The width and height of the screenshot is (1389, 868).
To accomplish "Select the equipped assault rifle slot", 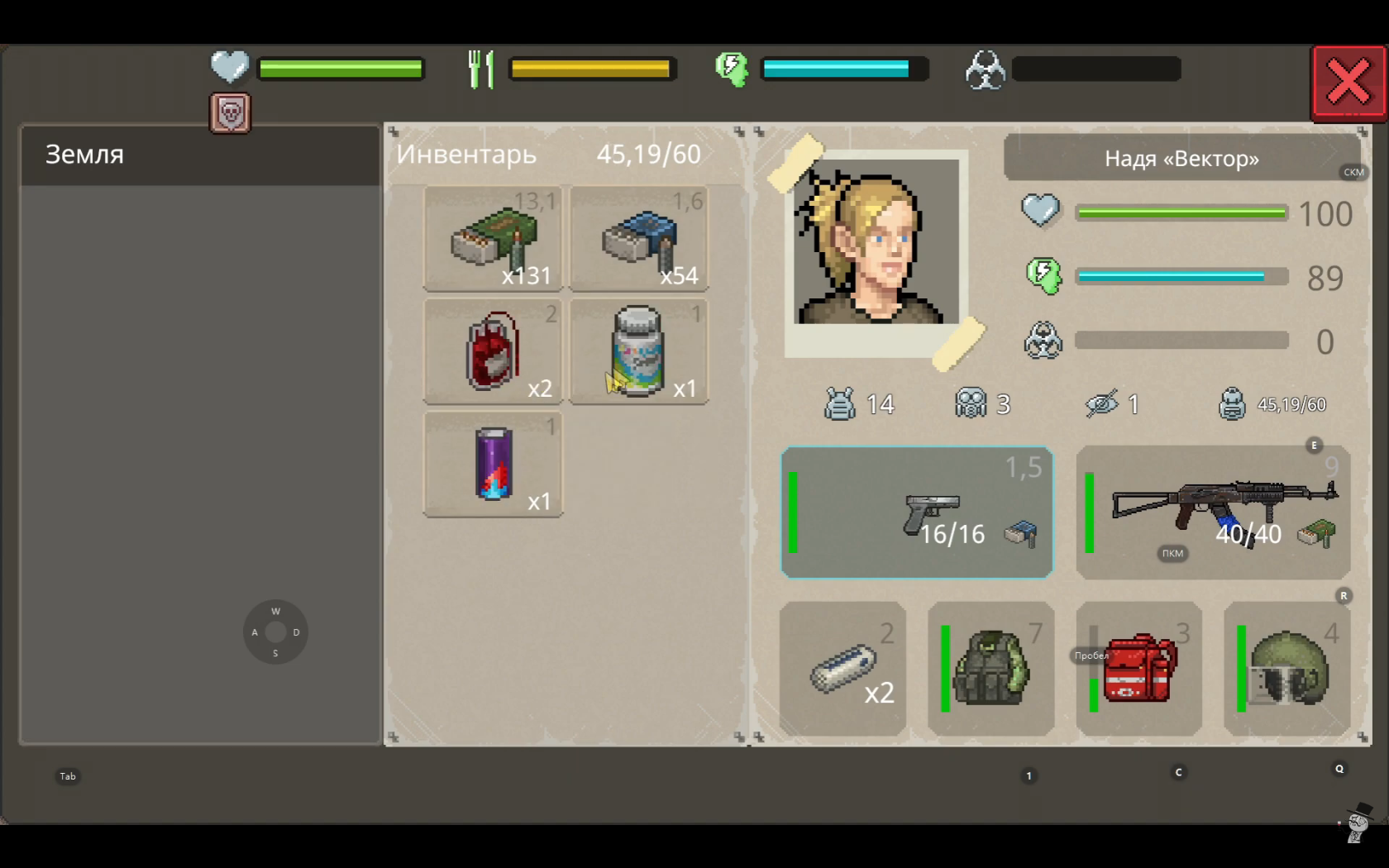I will pos(1213,513).
